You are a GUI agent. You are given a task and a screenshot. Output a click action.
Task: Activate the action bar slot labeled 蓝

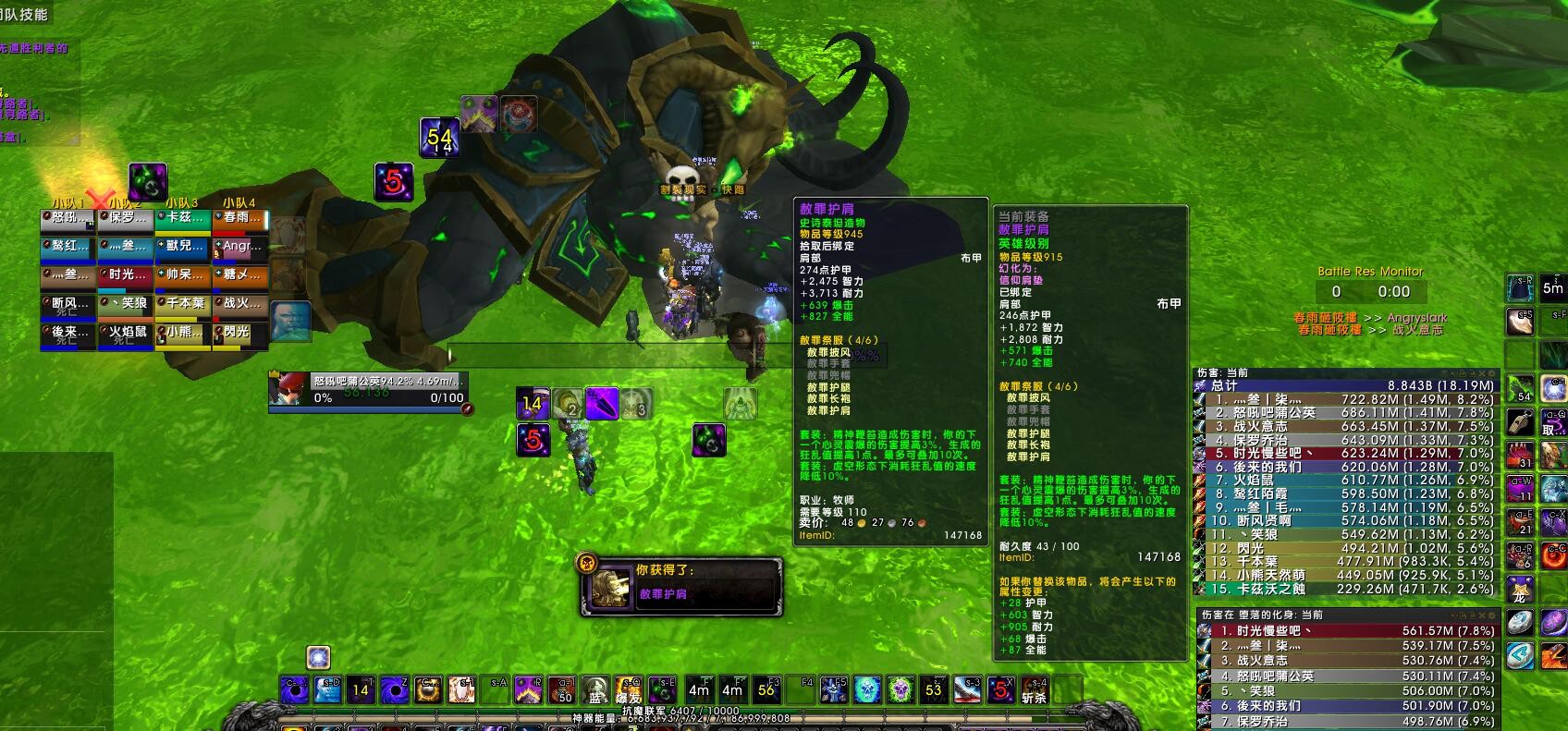point(596,690)
